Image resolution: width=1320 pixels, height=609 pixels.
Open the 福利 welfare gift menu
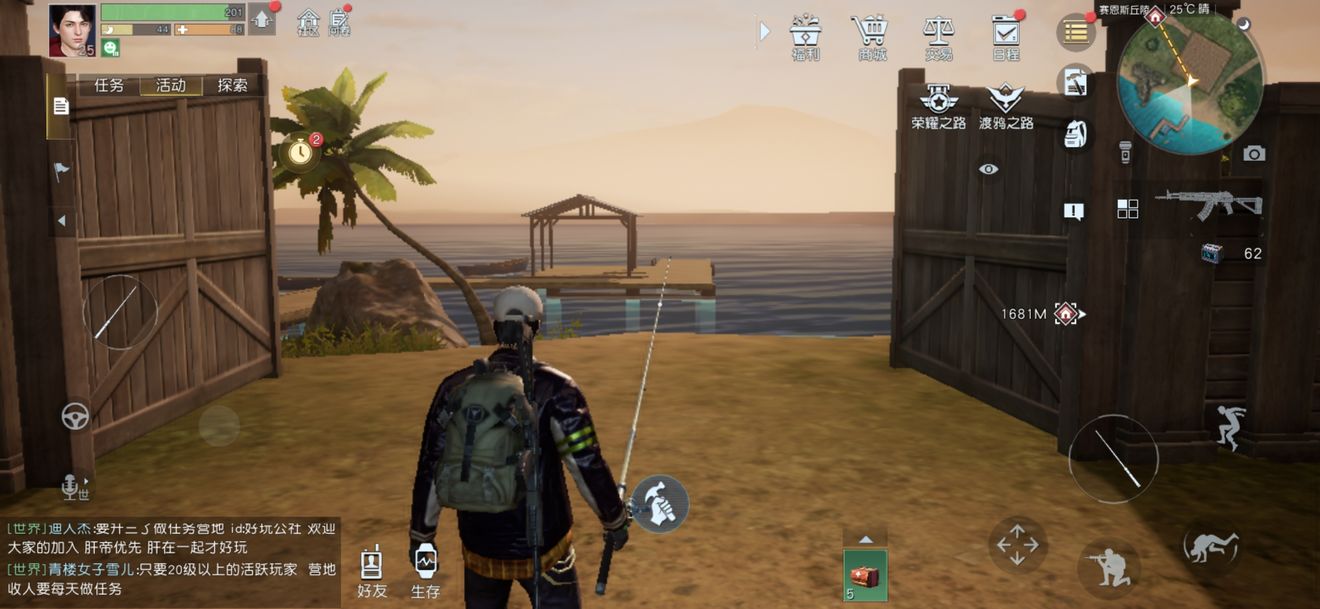click(805, 36)
